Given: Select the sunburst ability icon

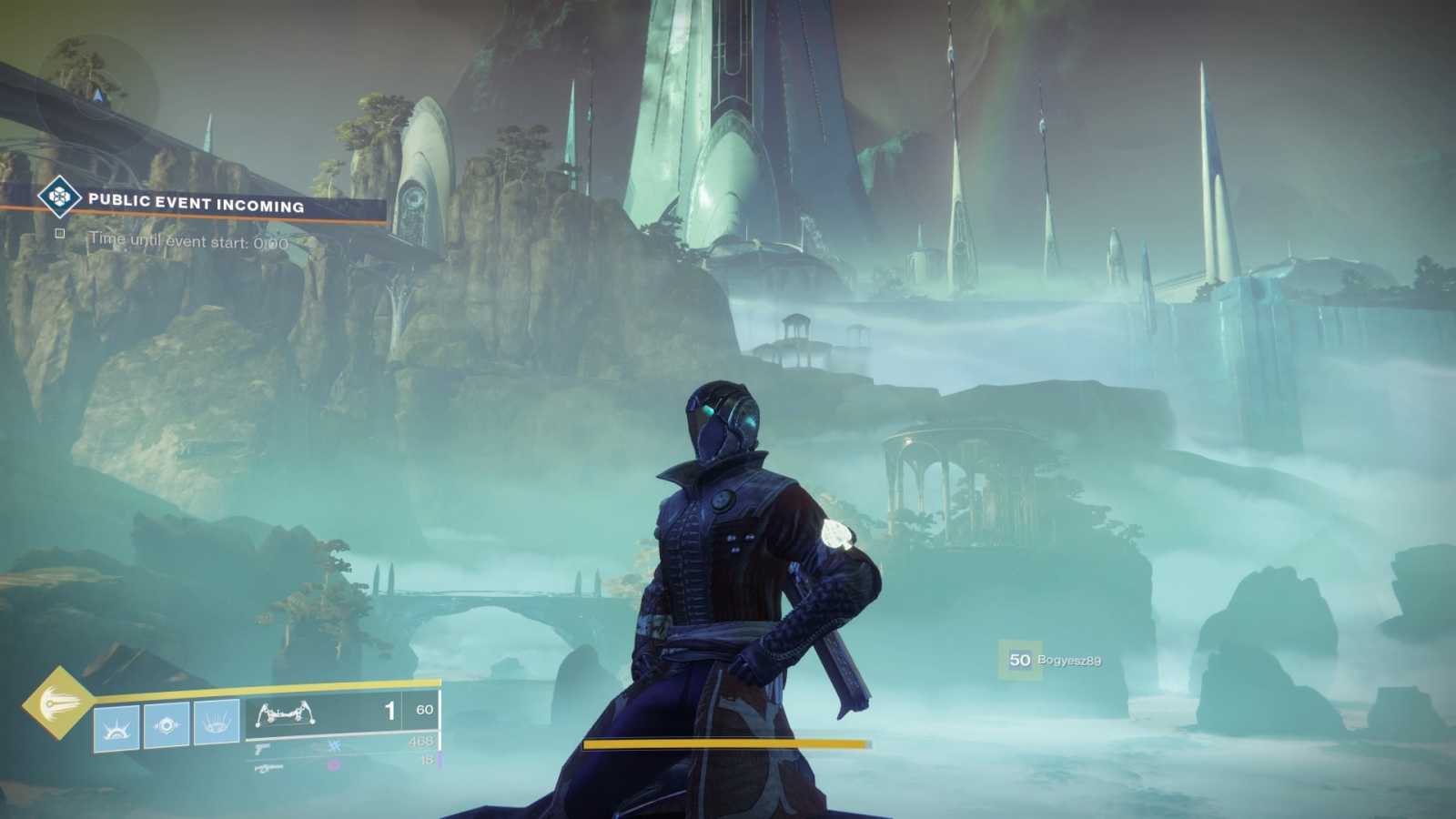Looking at the screenshot, I should [x=117, y=727].
